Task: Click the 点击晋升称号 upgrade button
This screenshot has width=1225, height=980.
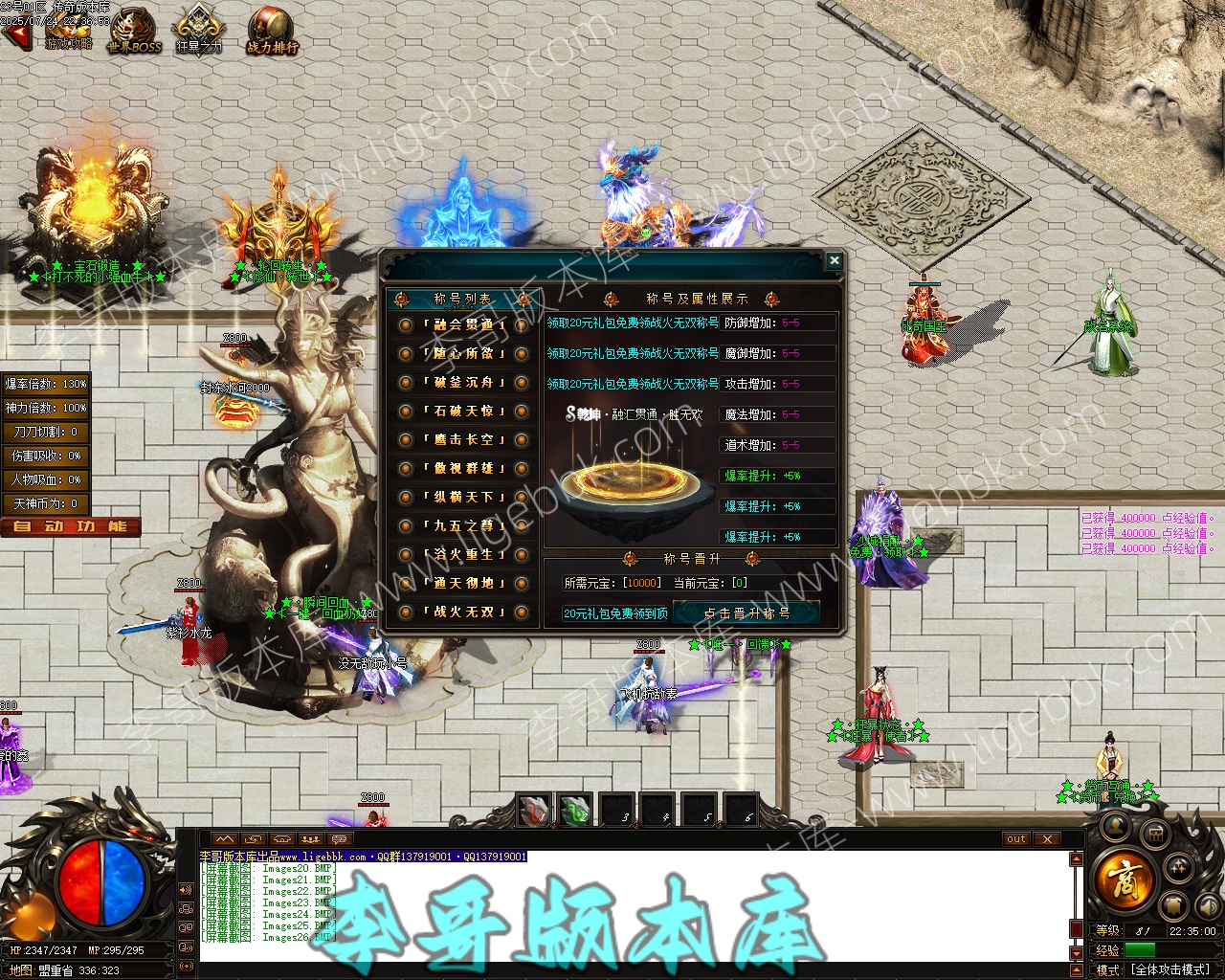Action: (x=746, y=613)
